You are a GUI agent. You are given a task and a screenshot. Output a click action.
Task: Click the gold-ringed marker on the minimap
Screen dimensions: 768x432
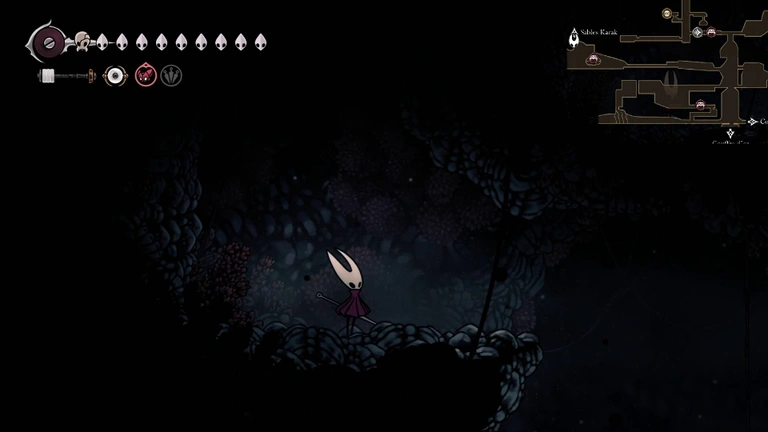[x=667, y=14]
